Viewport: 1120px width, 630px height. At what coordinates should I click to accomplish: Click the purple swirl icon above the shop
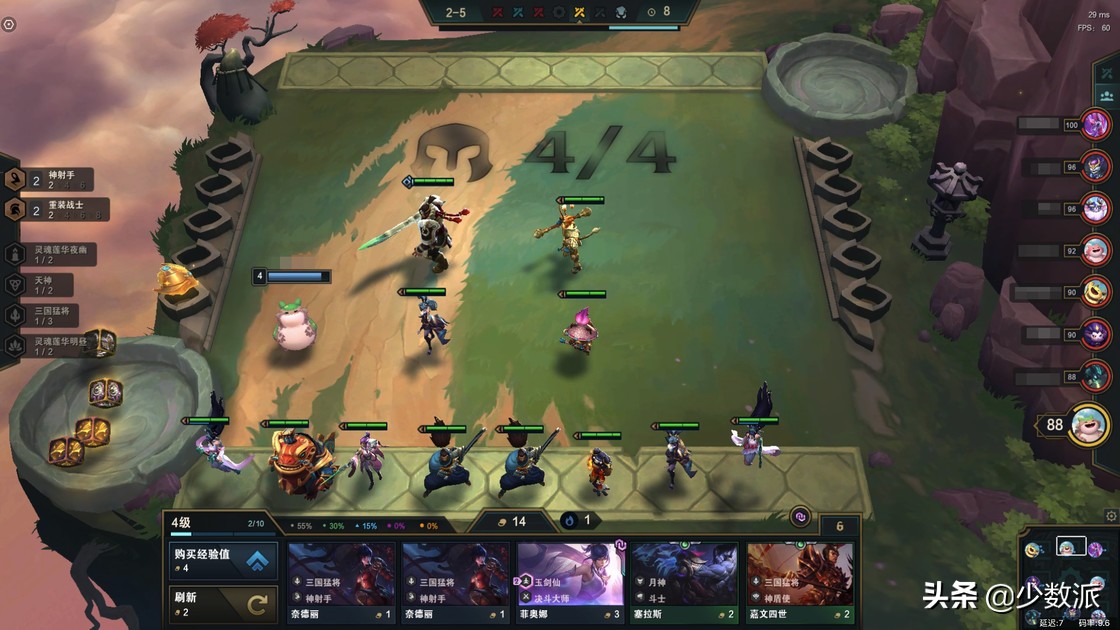coord(800,516)
